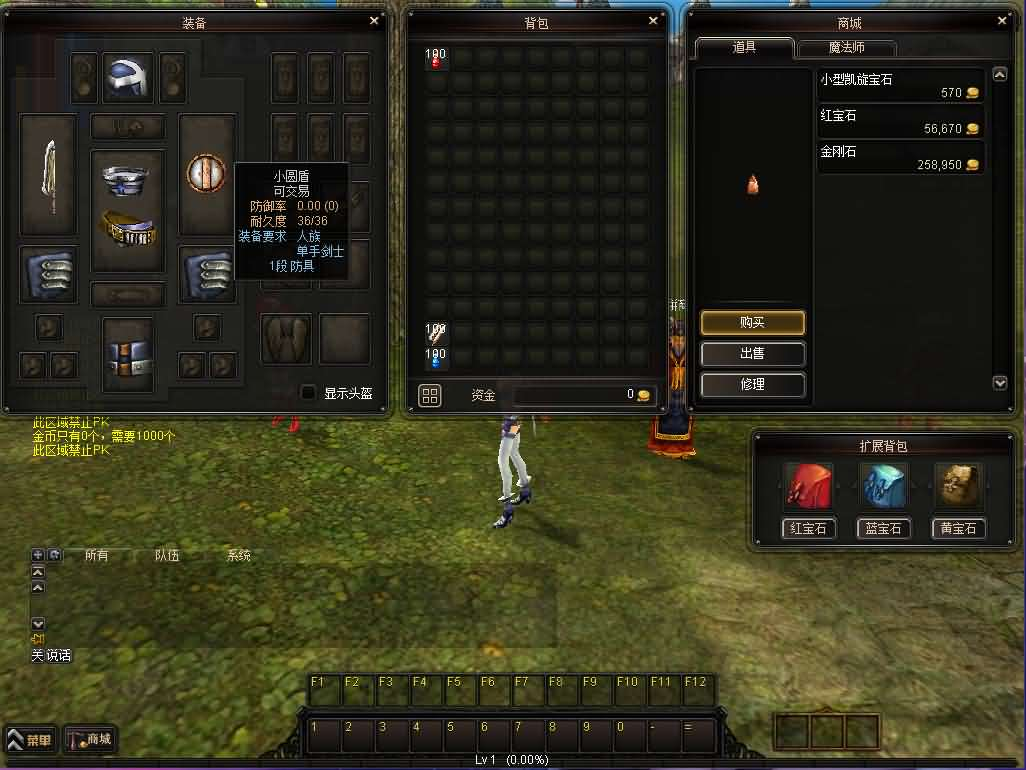Select the equipped sword weapon slot

pyautogui.click(x=48, y=175)
